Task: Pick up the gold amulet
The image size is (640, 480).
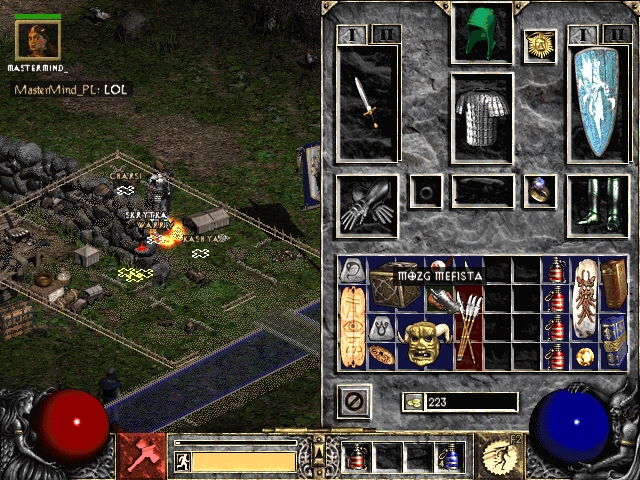Action: point(540,46)
